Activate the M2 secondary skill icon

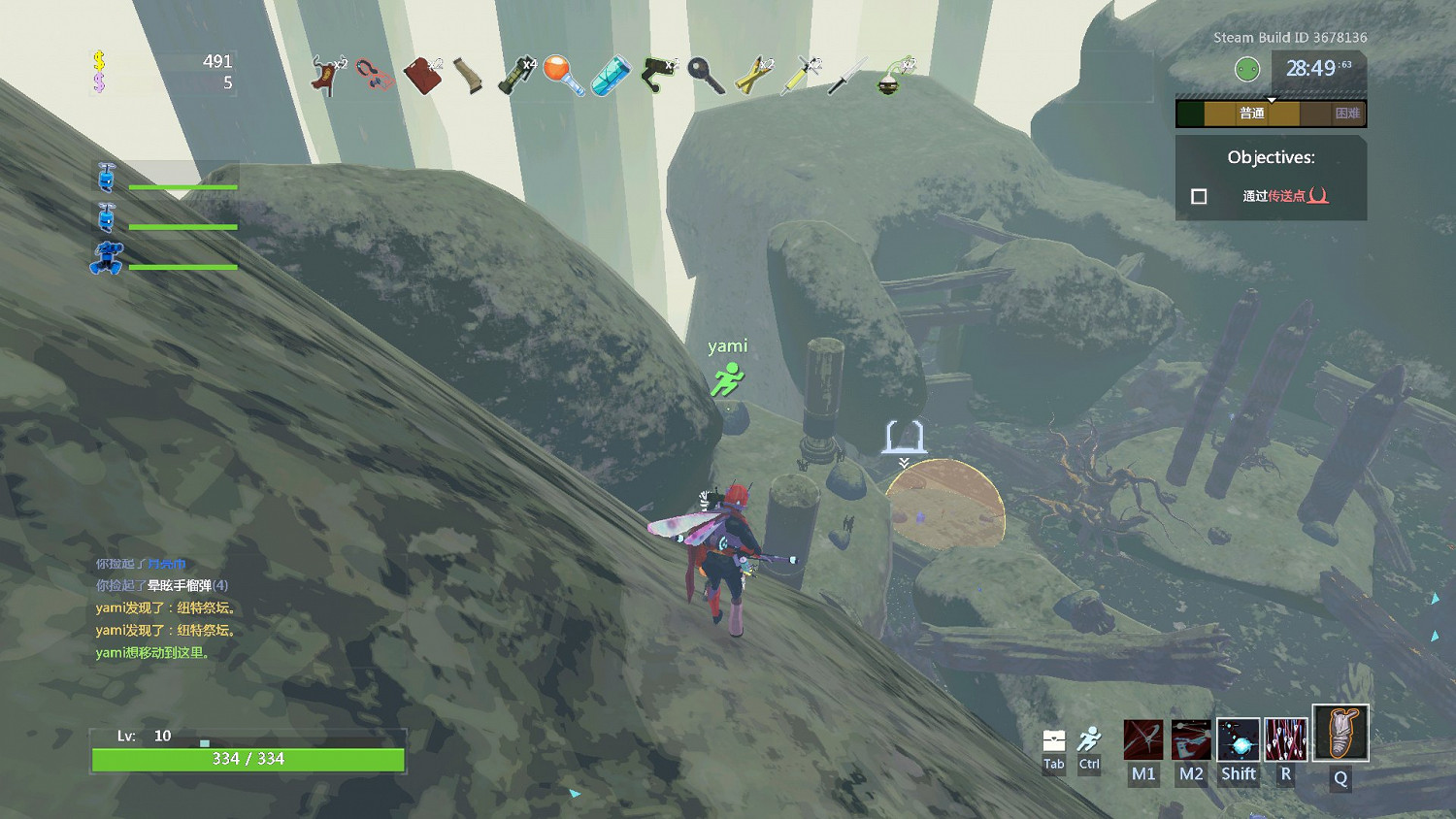(x=1191, y=740)
